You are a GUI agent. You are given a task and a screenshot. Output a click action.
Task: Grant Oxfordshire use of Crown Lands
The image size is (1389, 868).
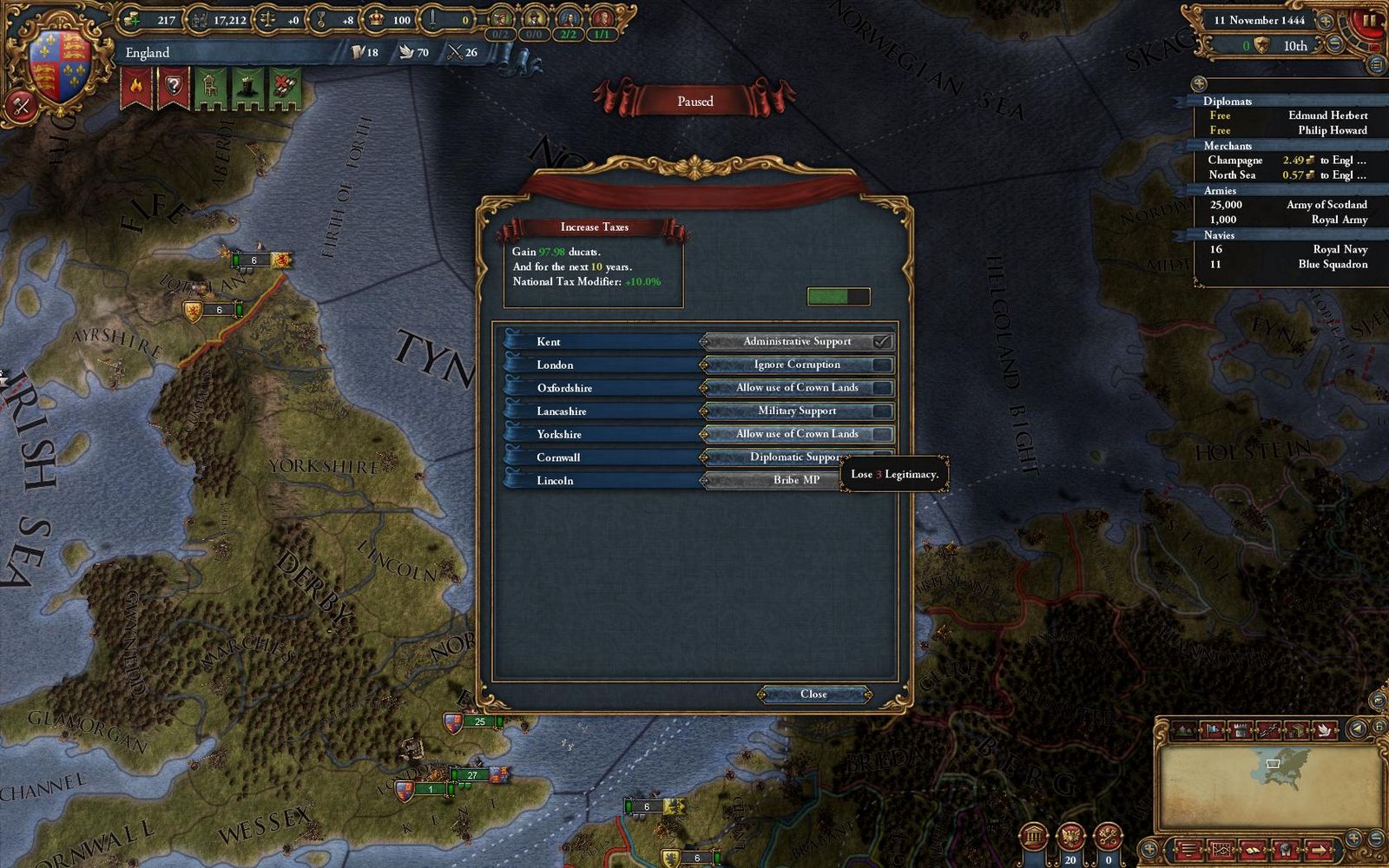797,388
